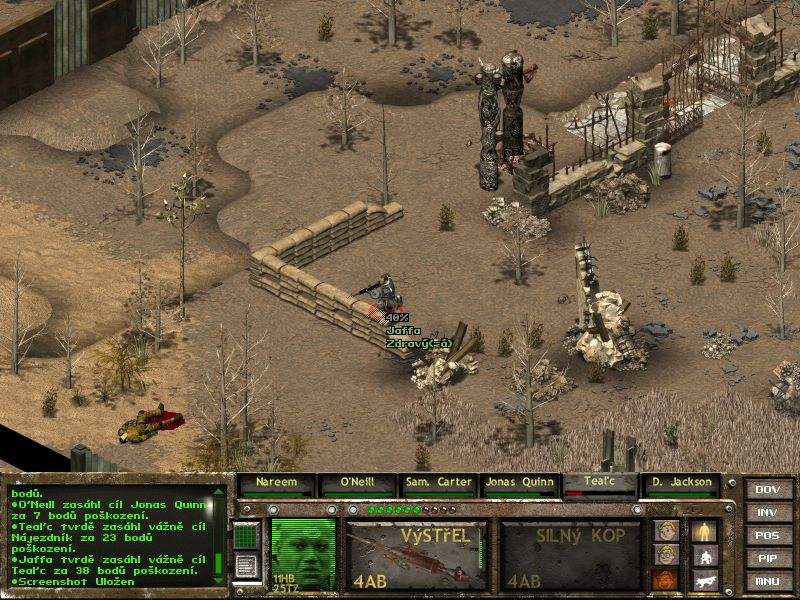Toggle the green grid button beside the portrait

pyautogui.click(x=246, y=538)
